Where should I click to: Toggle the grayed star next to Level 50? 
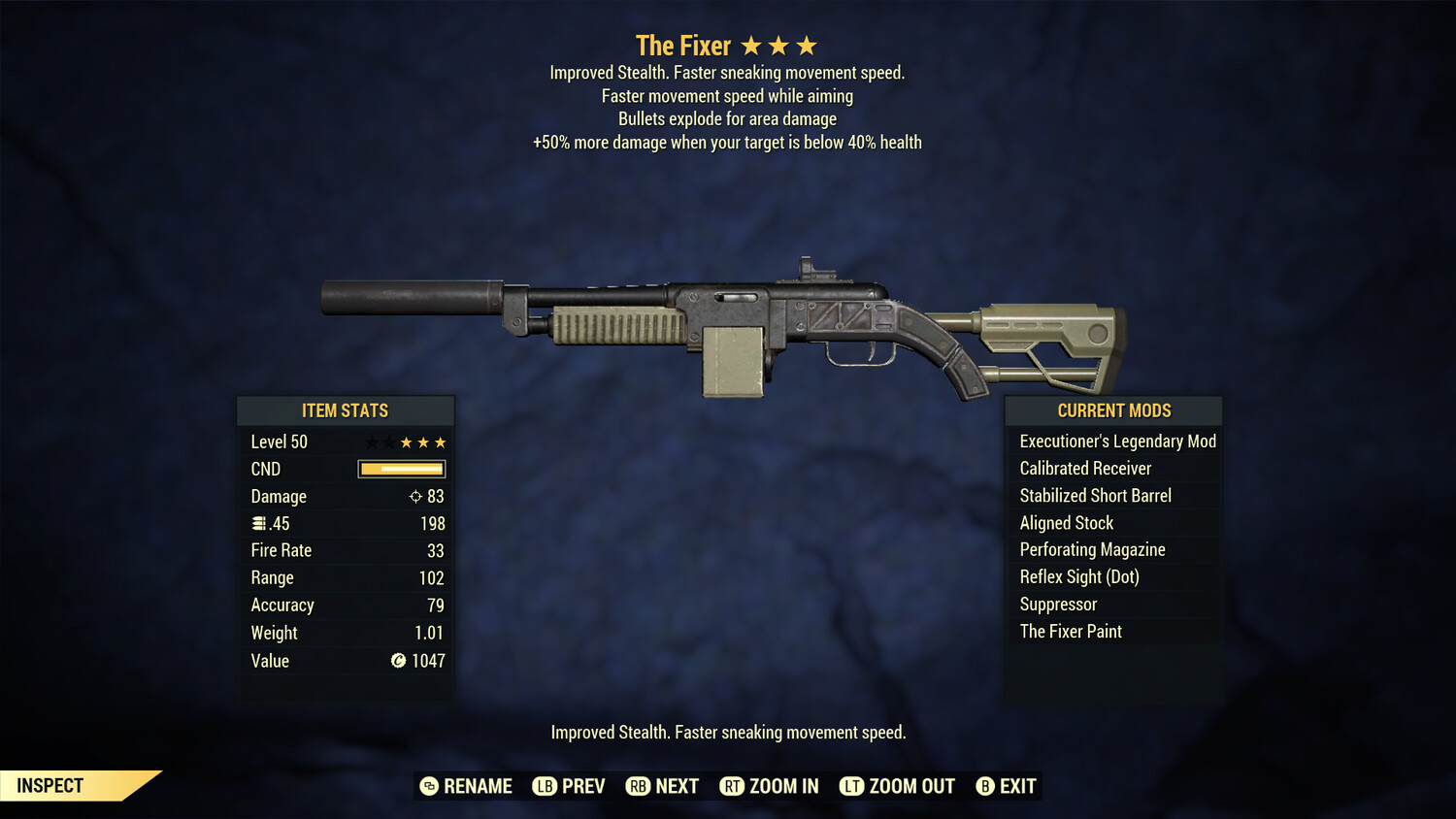[x=371, y=442]
